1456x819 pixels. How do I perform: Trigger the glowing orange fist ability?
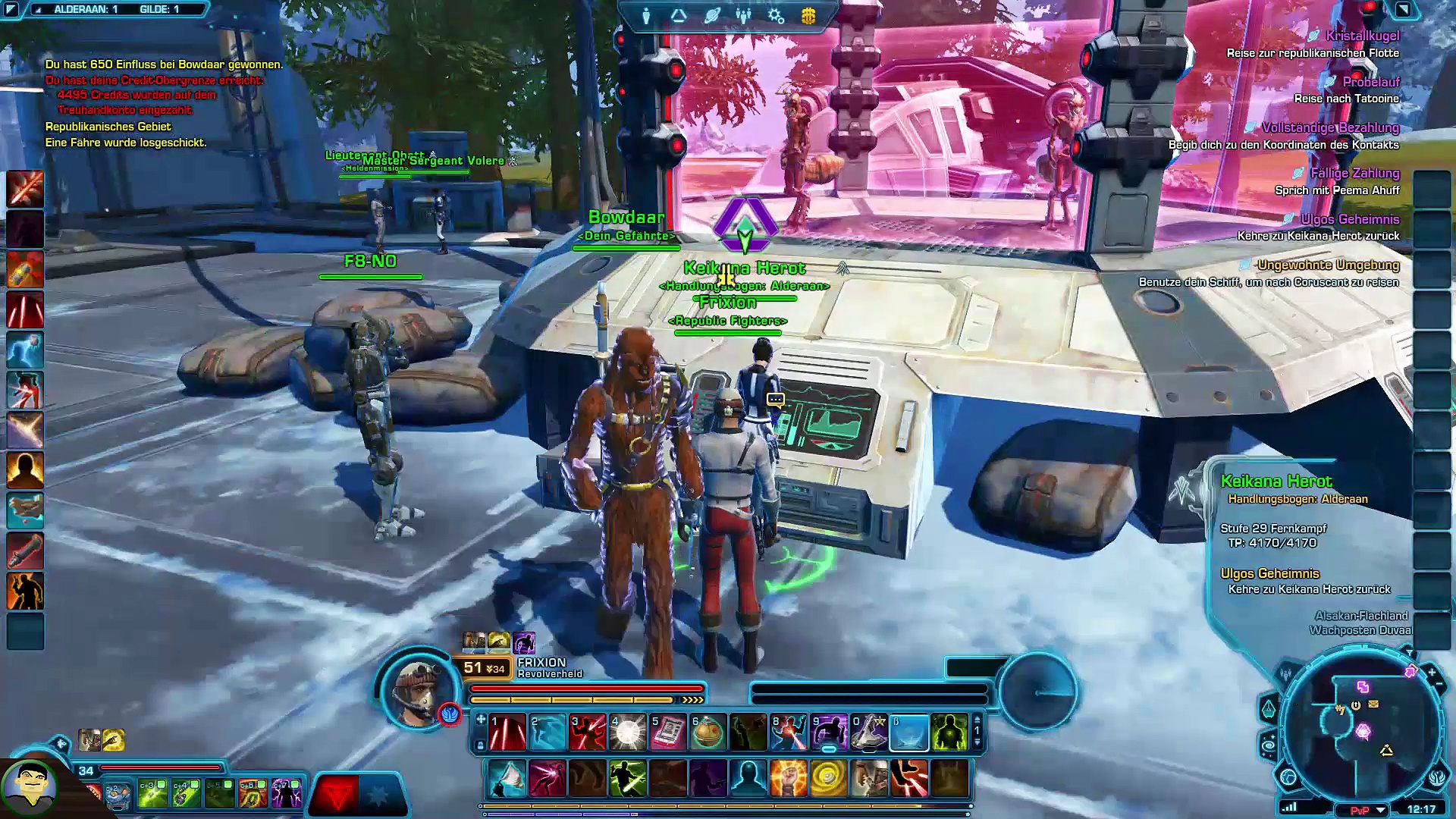pos(788,778)
